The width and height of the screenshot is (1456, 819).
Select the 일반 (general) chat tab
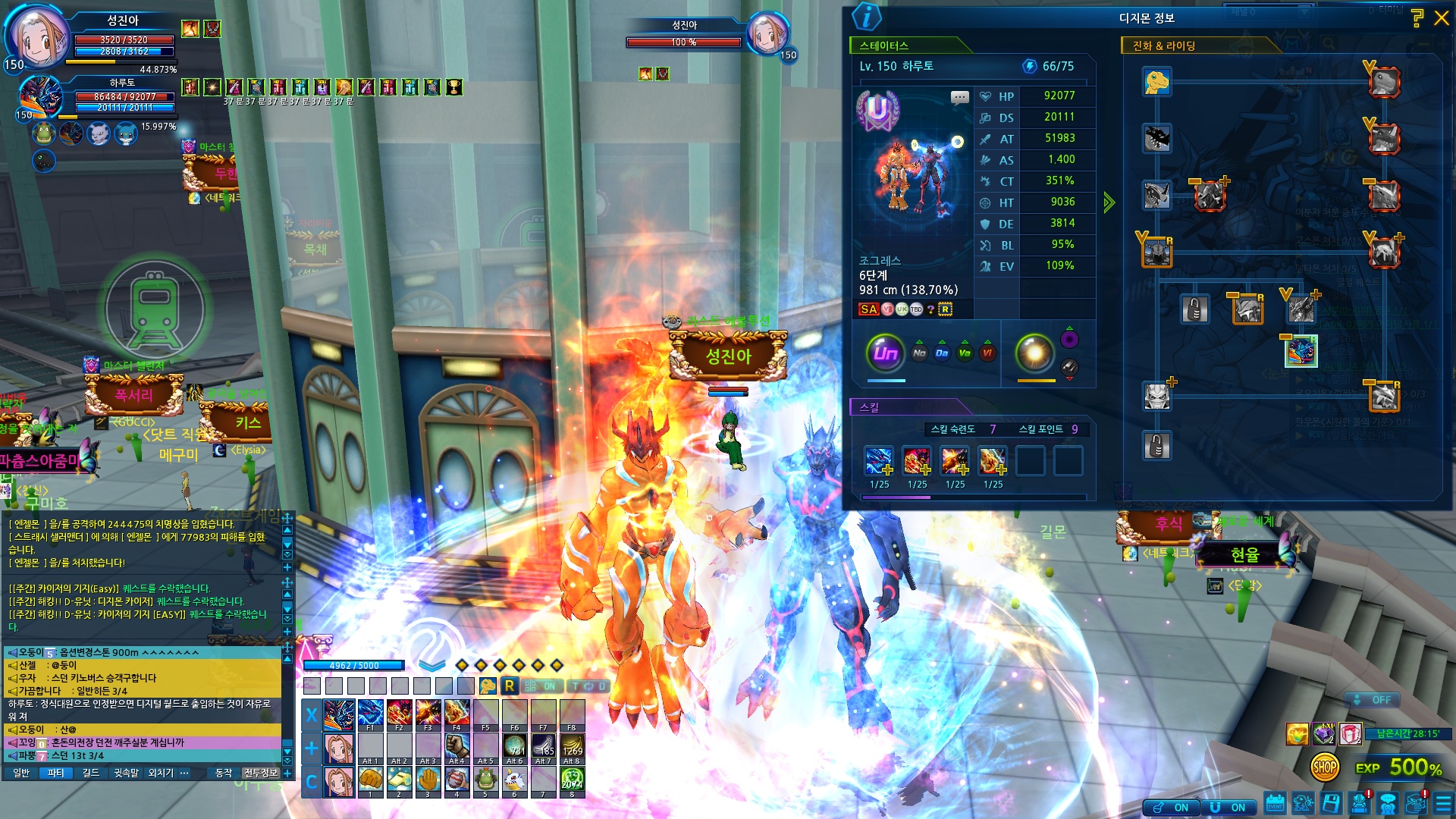point(21,773)
